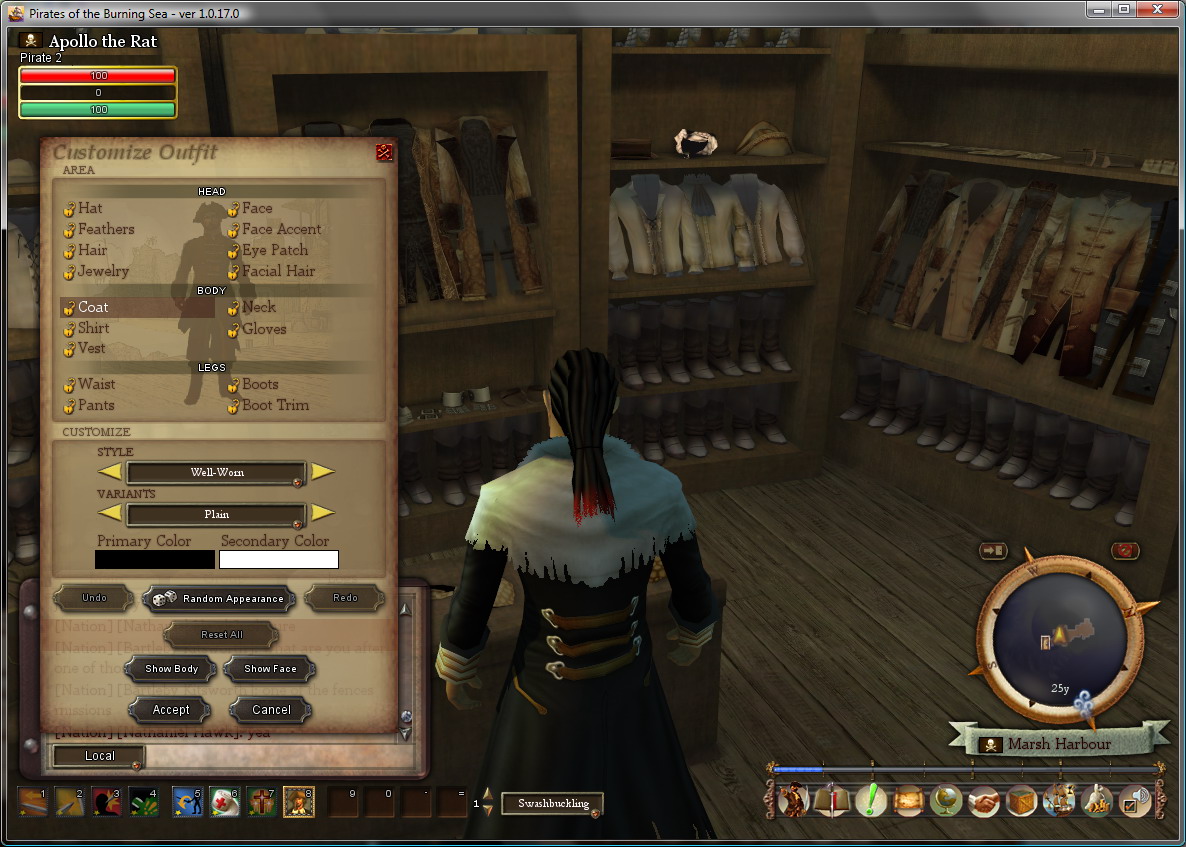Click the Reset All button

point(221,635)
